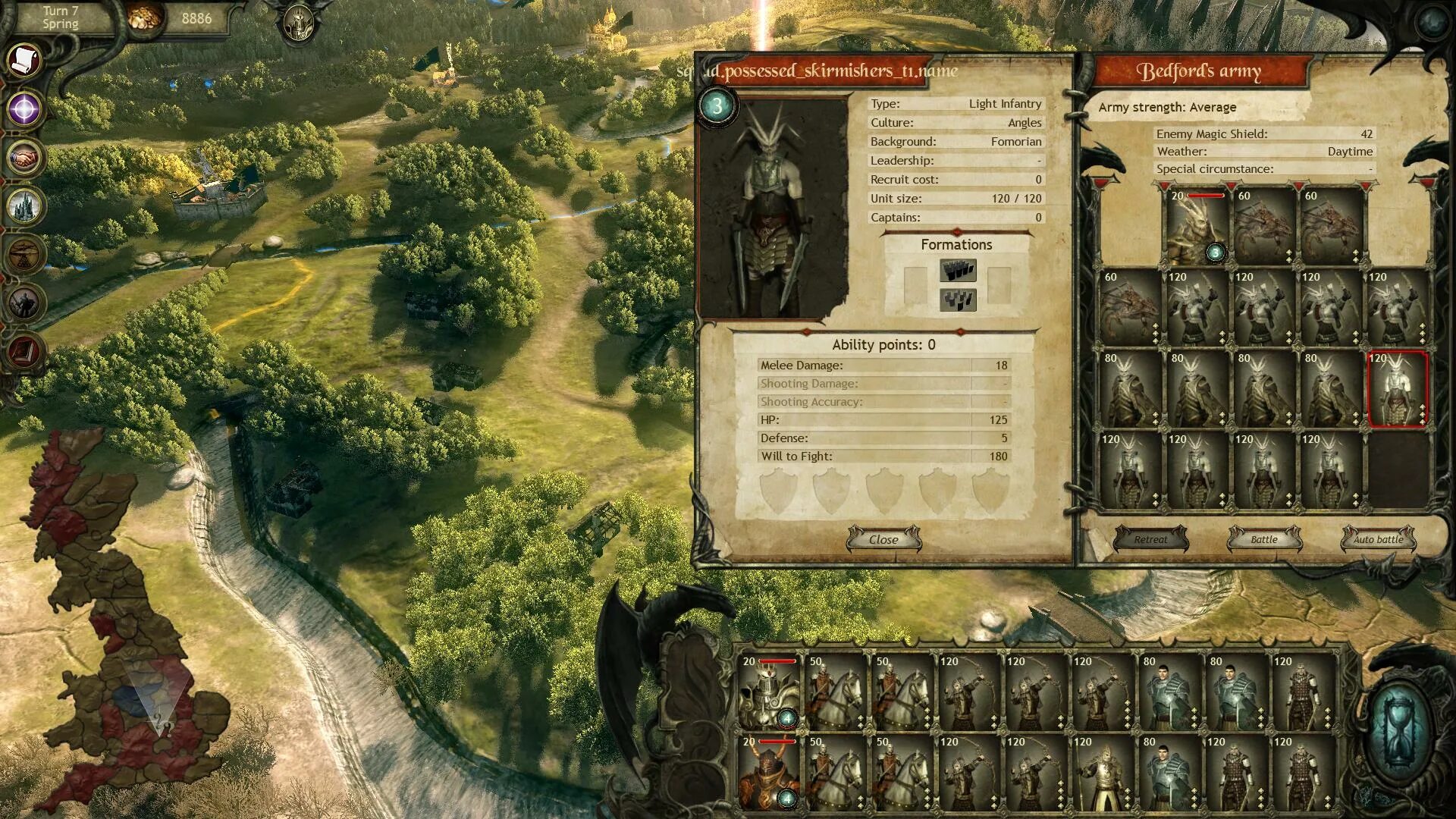Retreat from Bedford's army
The width and height of the screenshot is (1456, 819).
pyautogui.click(x=1150, y=539)
